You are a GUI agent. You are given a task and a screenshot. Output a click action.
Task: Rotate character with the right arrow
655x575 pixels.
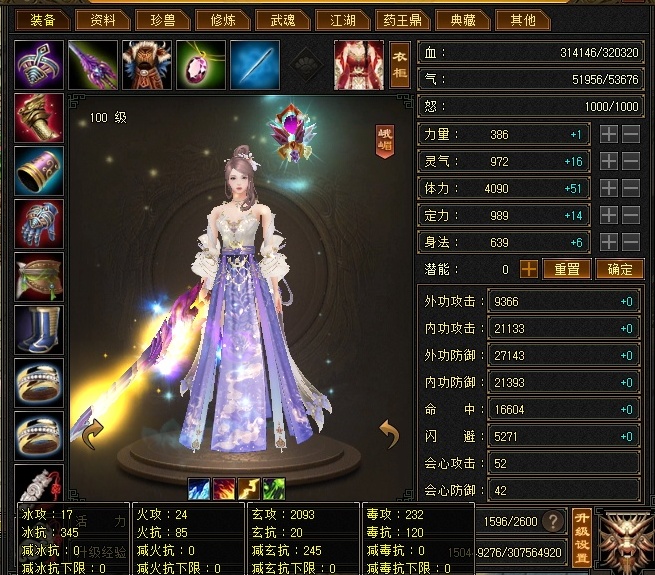click(389, 435)
